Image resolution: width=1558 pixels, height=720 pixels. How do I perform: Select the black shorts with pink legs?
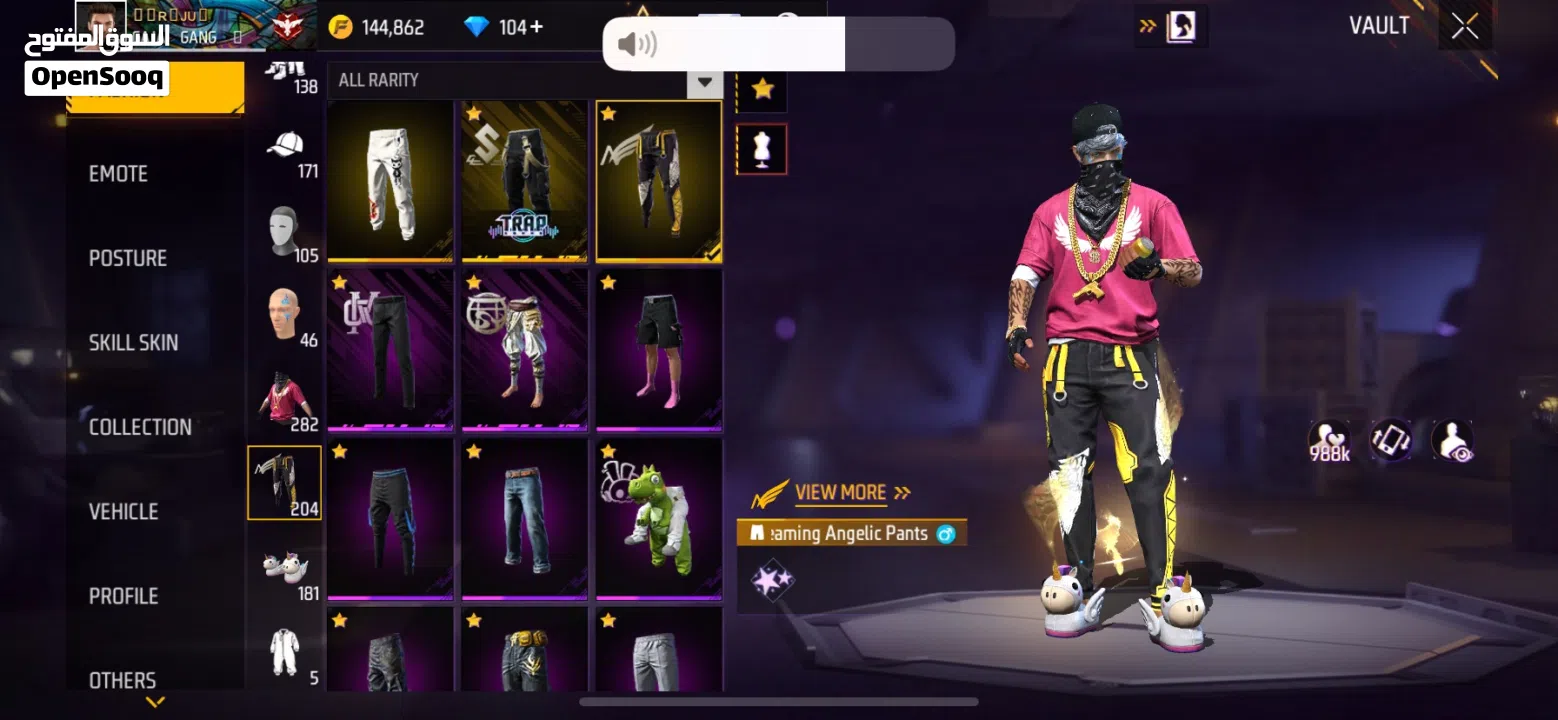pos(658,350)
